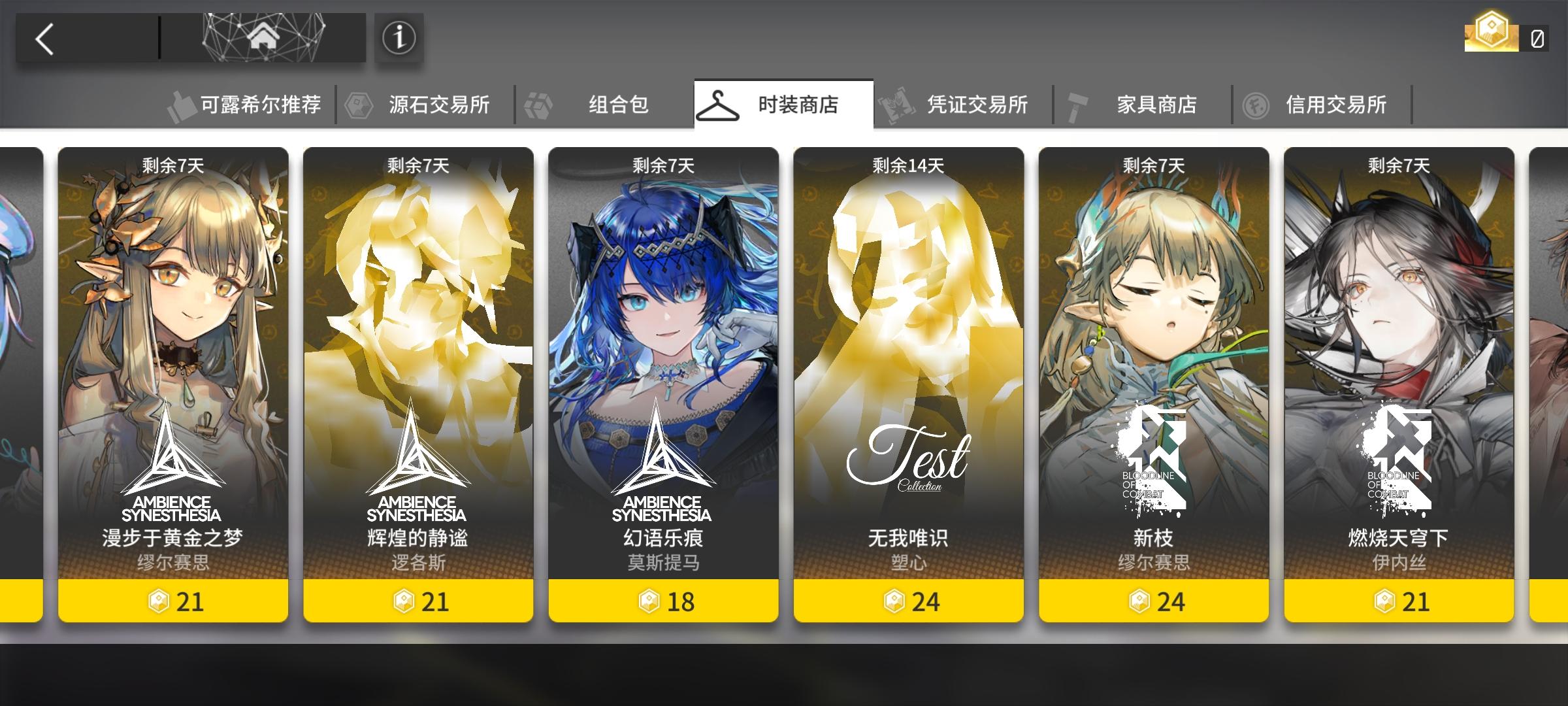Click the thumbs-up icon on 可露希尔推荐 tab

pos(181,103)
